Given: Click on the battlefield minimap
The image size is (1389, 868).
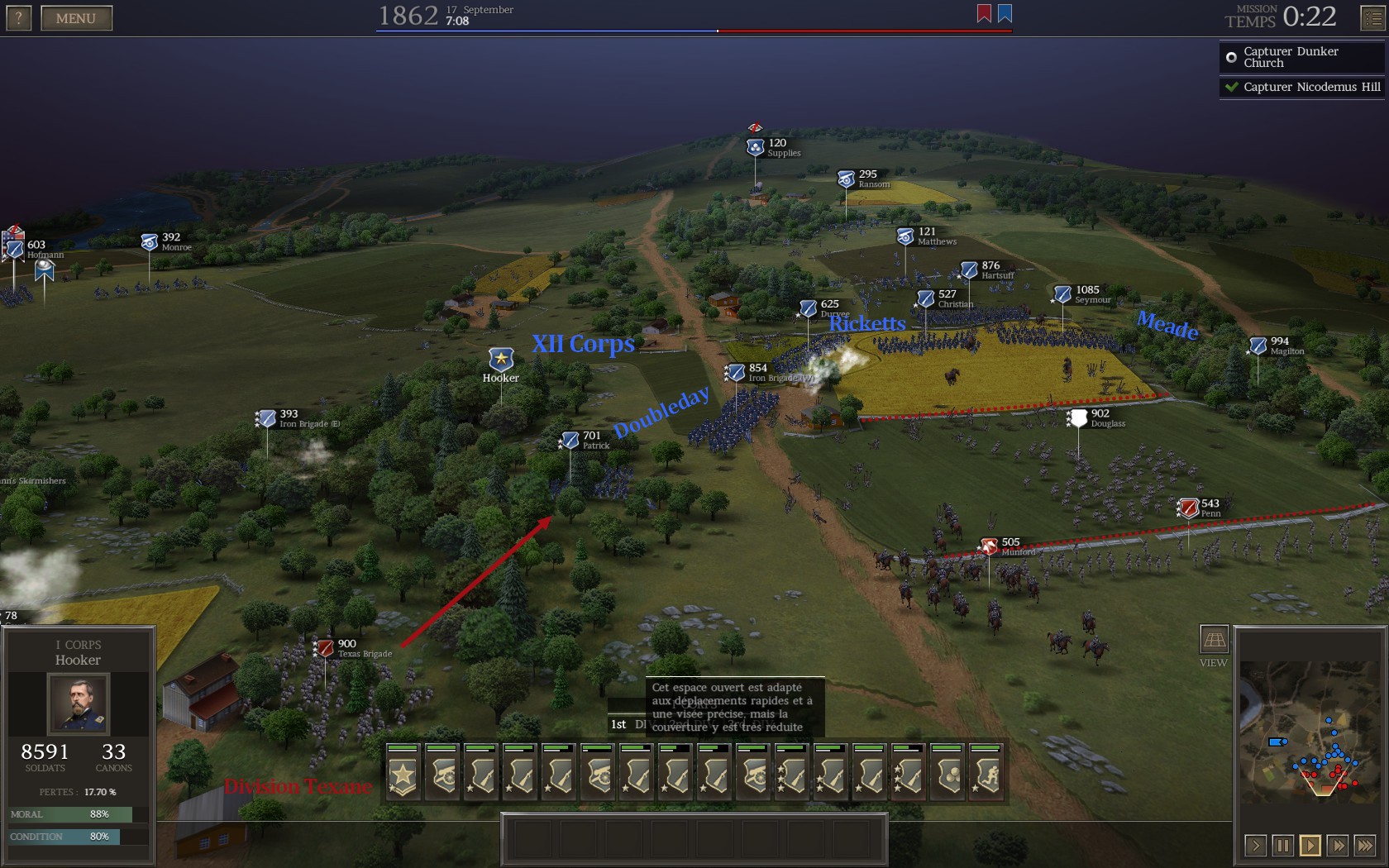Looking at the screenshot, I should (x=1310, y=731).
